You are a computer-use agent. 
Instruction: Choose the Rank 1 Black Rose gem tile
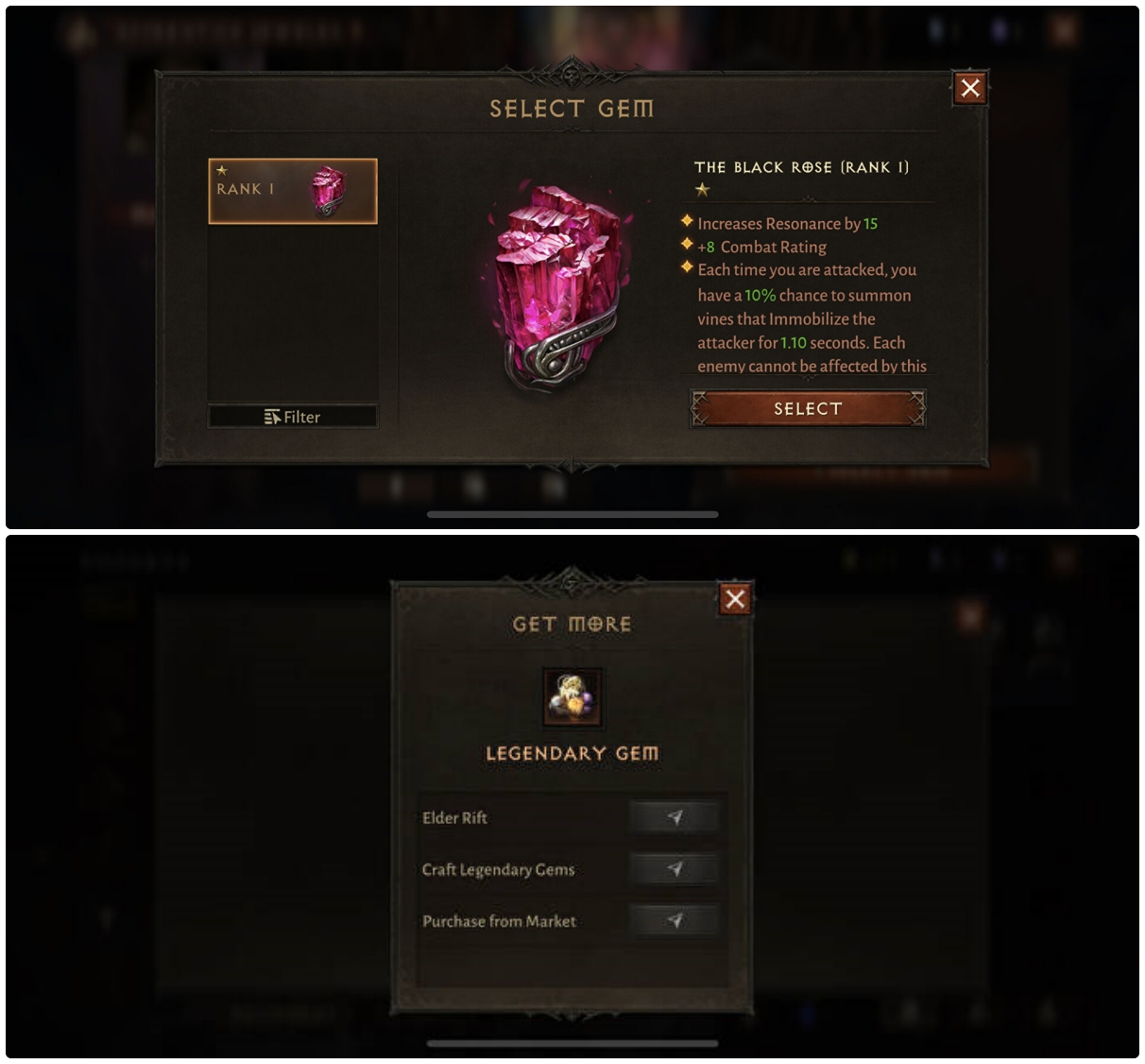[x=293, y=191]
